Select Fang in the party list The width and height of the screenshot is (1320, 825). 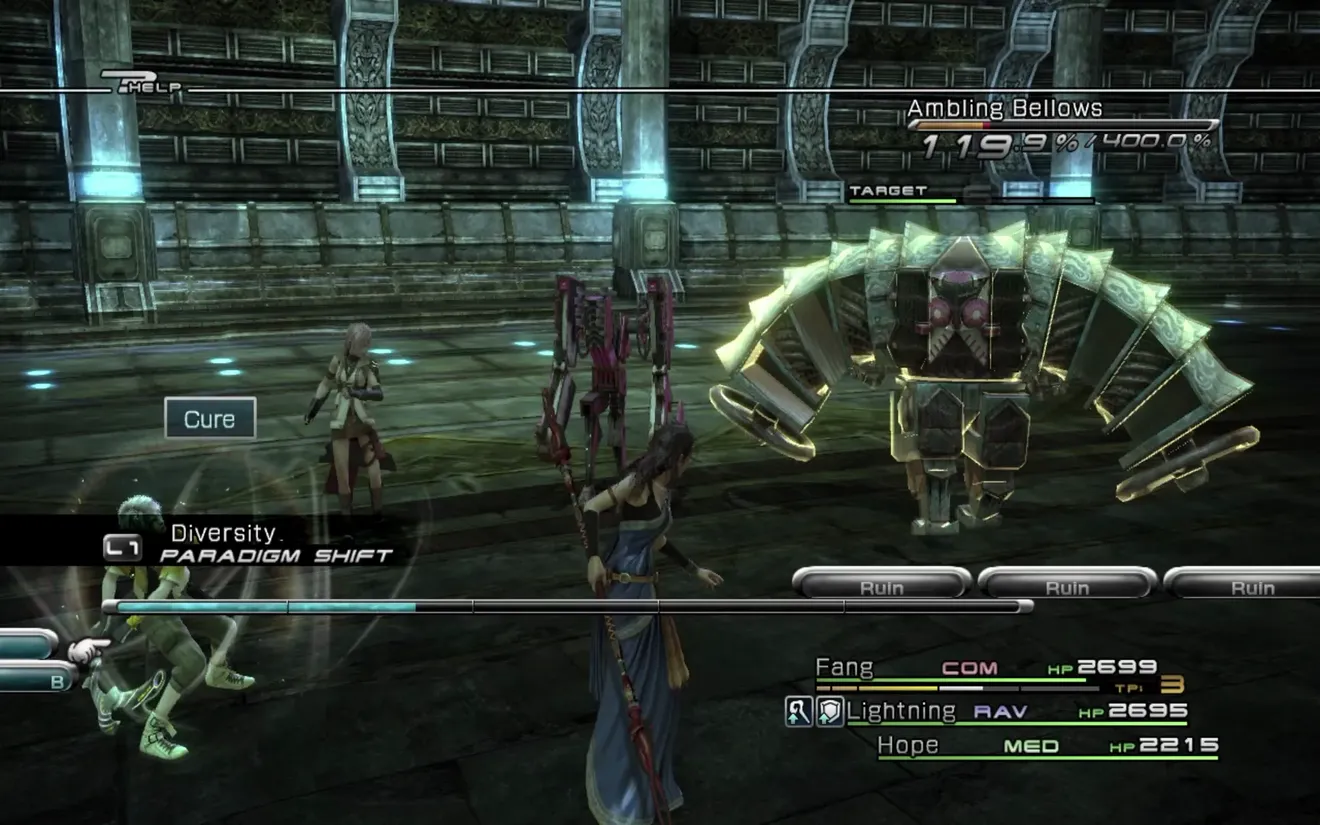[x=844, y=667]
